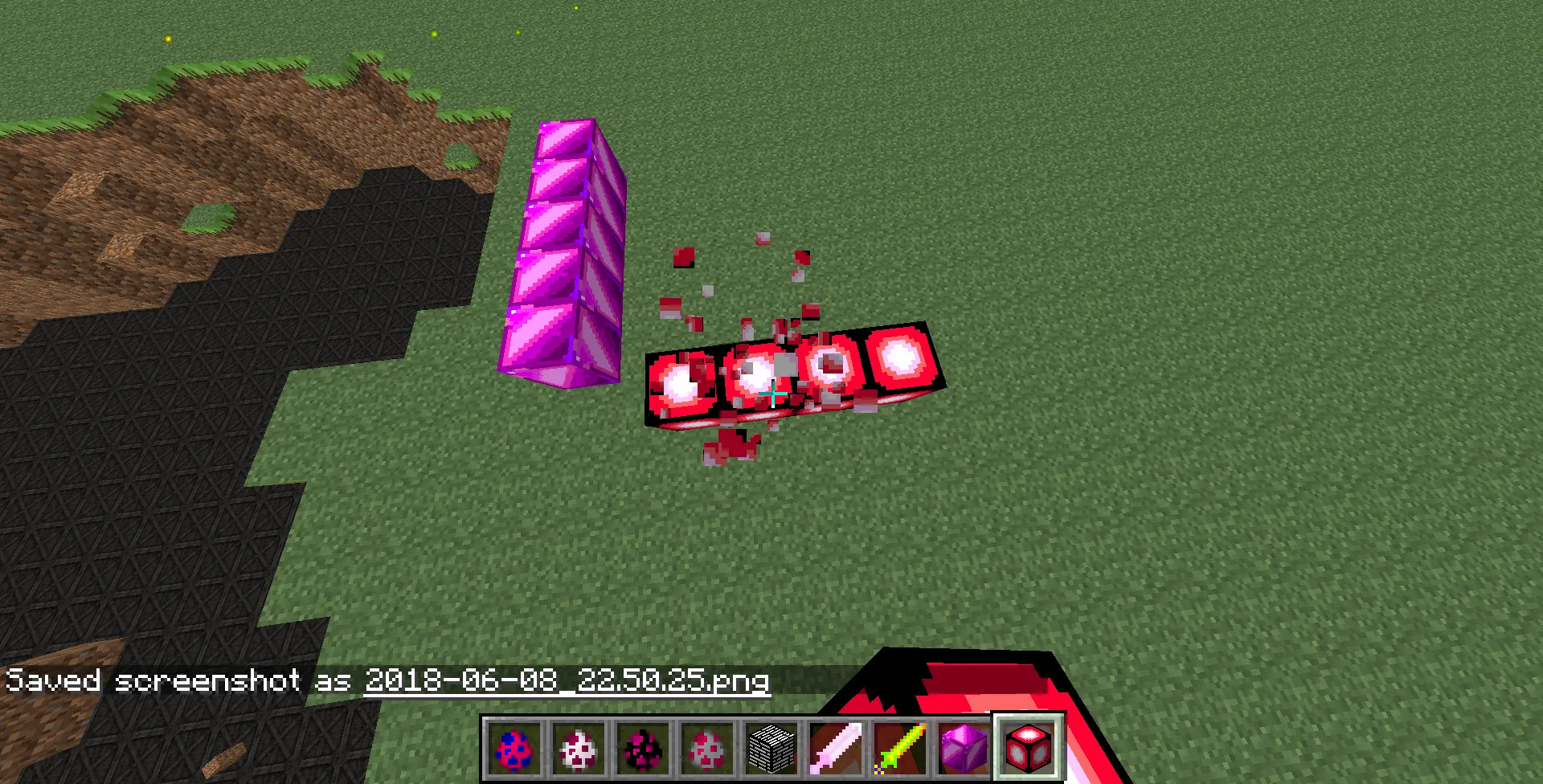This screenshot has width=1543, height=784.
Task: Select the green-bladed sword in the hotbar
Action: pyautogui.click(x=902, y=747)
